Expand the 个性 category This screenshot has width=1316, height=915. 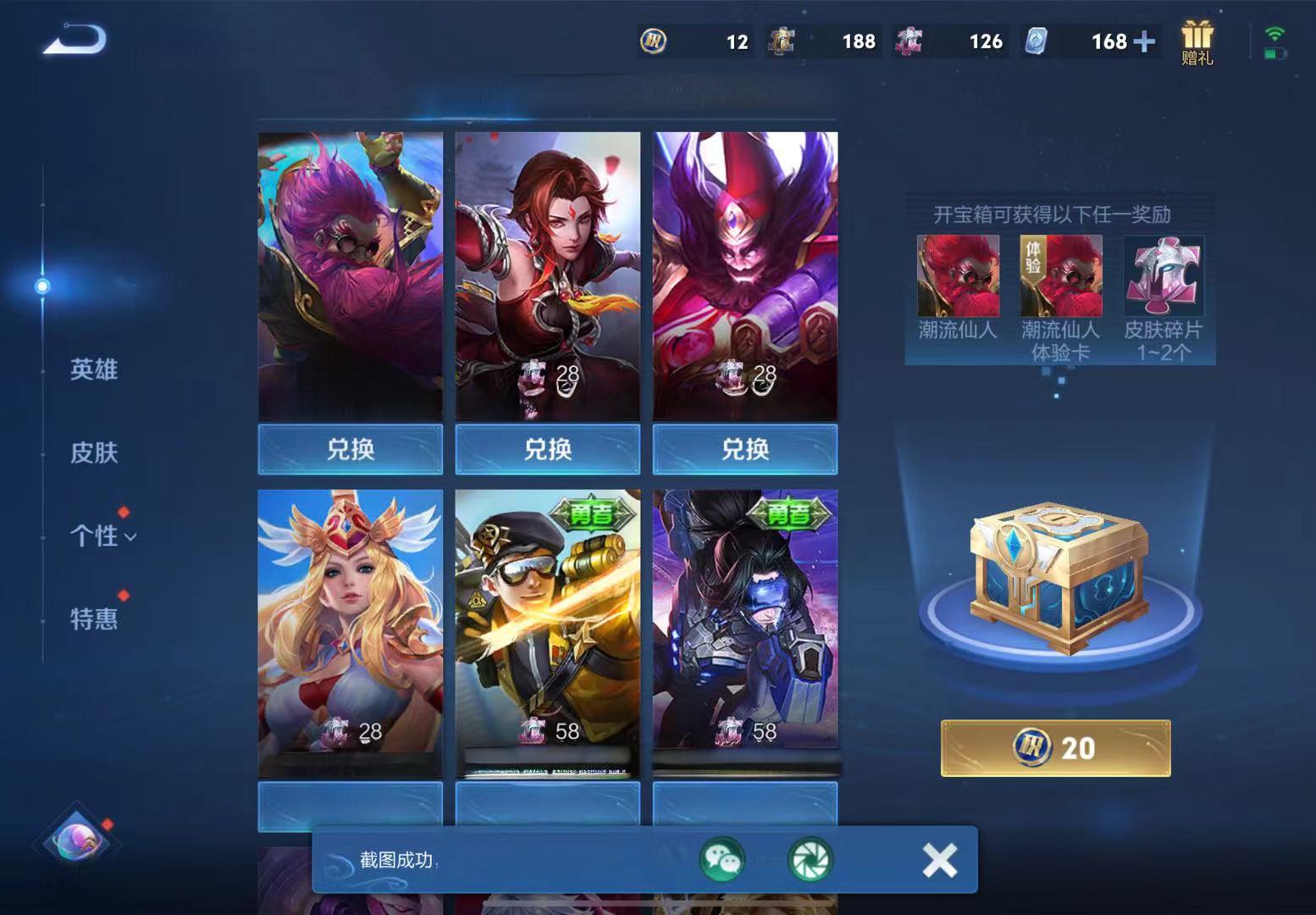[x=102, y=535]
